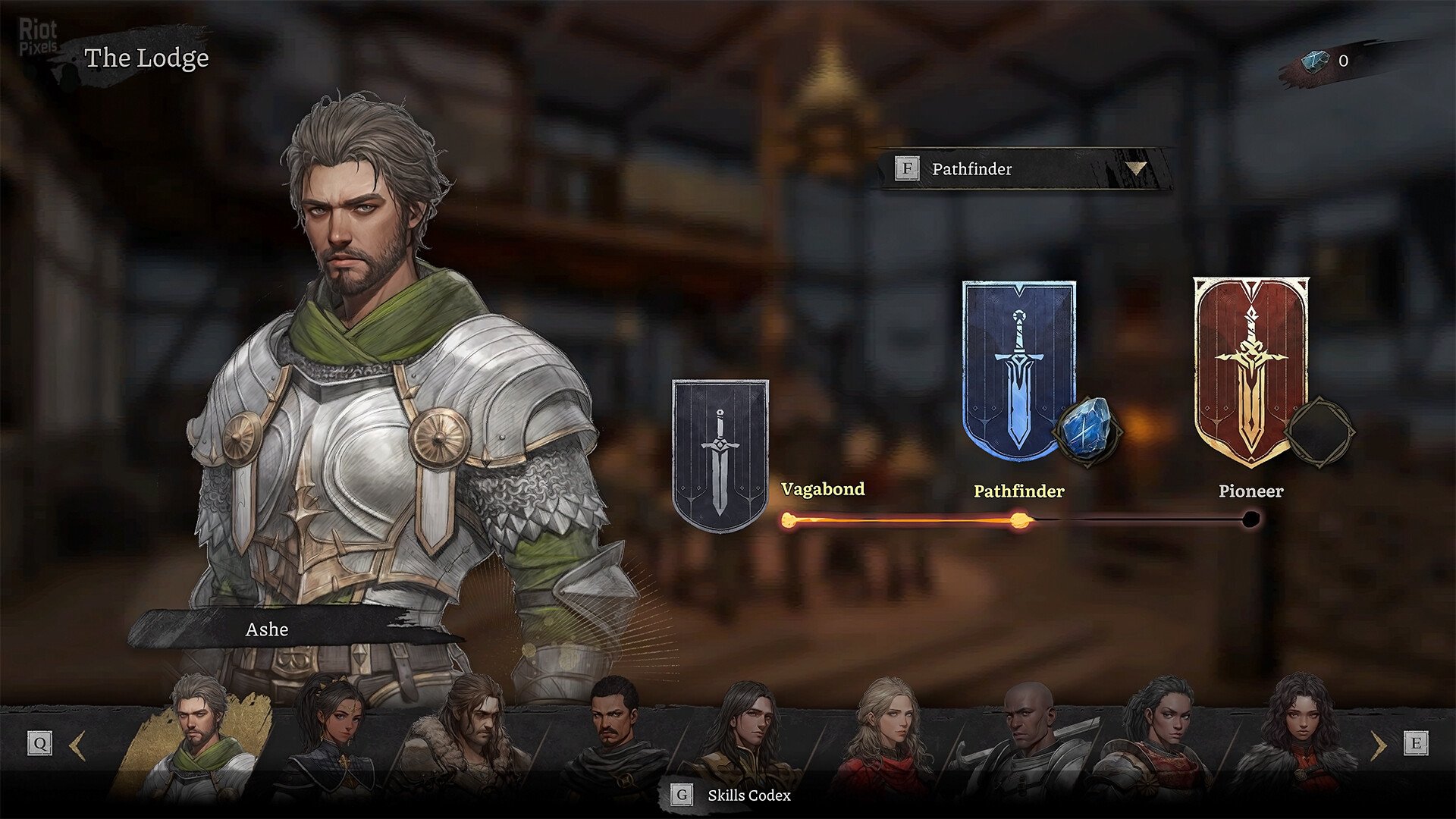Show next characters with the right arrow
This screenshot has width=1456, height=819.
coord(1379,744)
